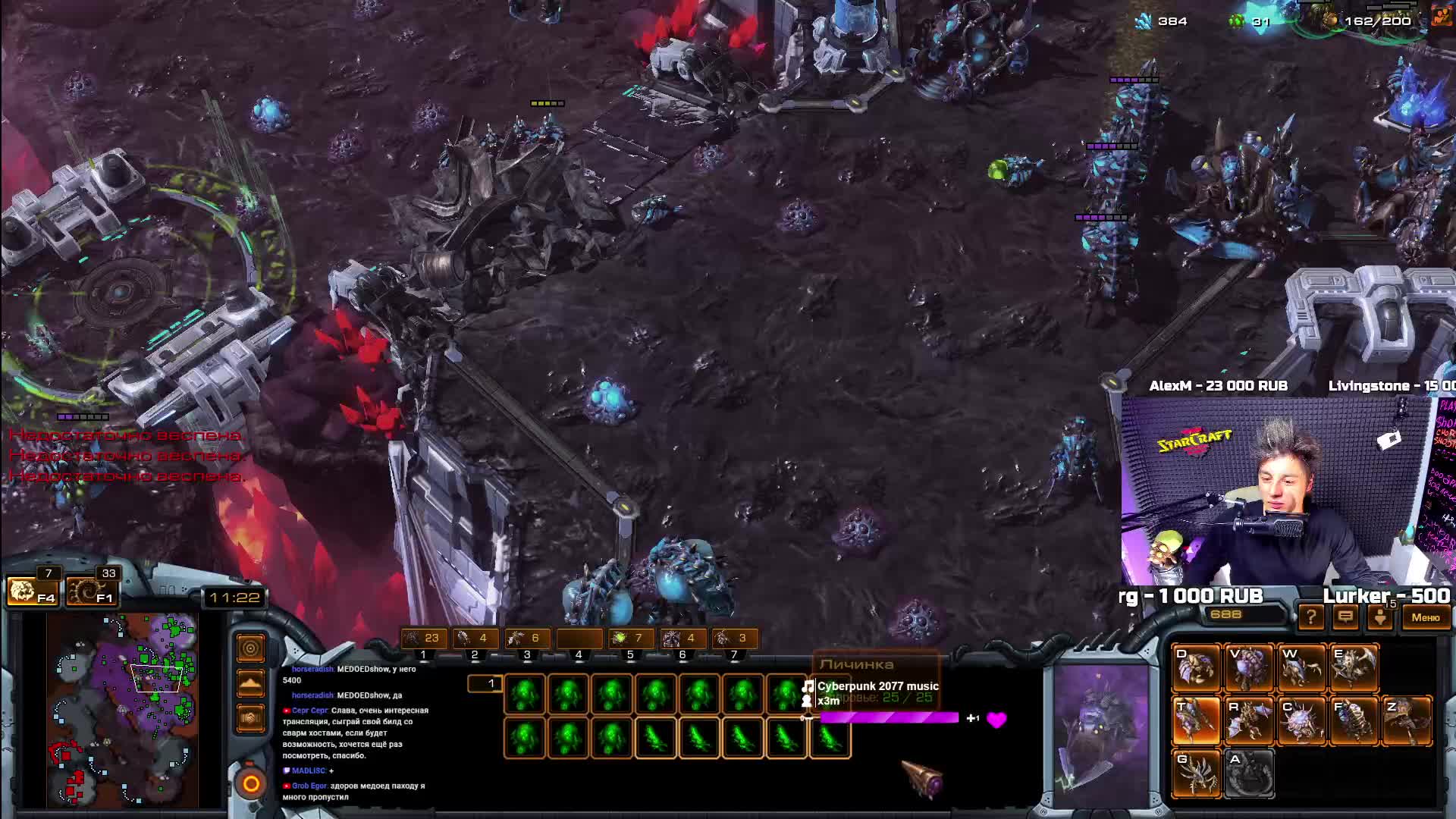Activate the minimap ping button
Viewport: 1456px width, 819px height.
(250, 648)
